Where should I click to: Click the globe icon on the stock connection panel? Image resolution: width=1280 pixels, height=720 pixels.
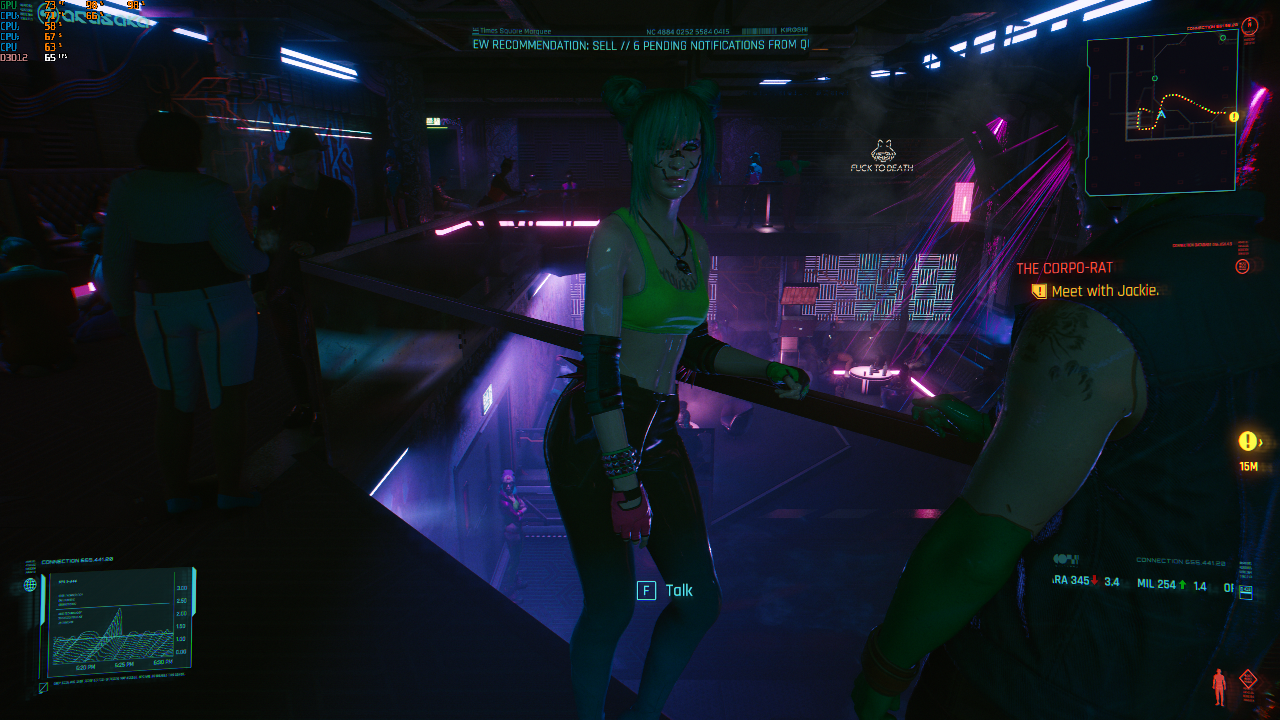tap(30, 585)
